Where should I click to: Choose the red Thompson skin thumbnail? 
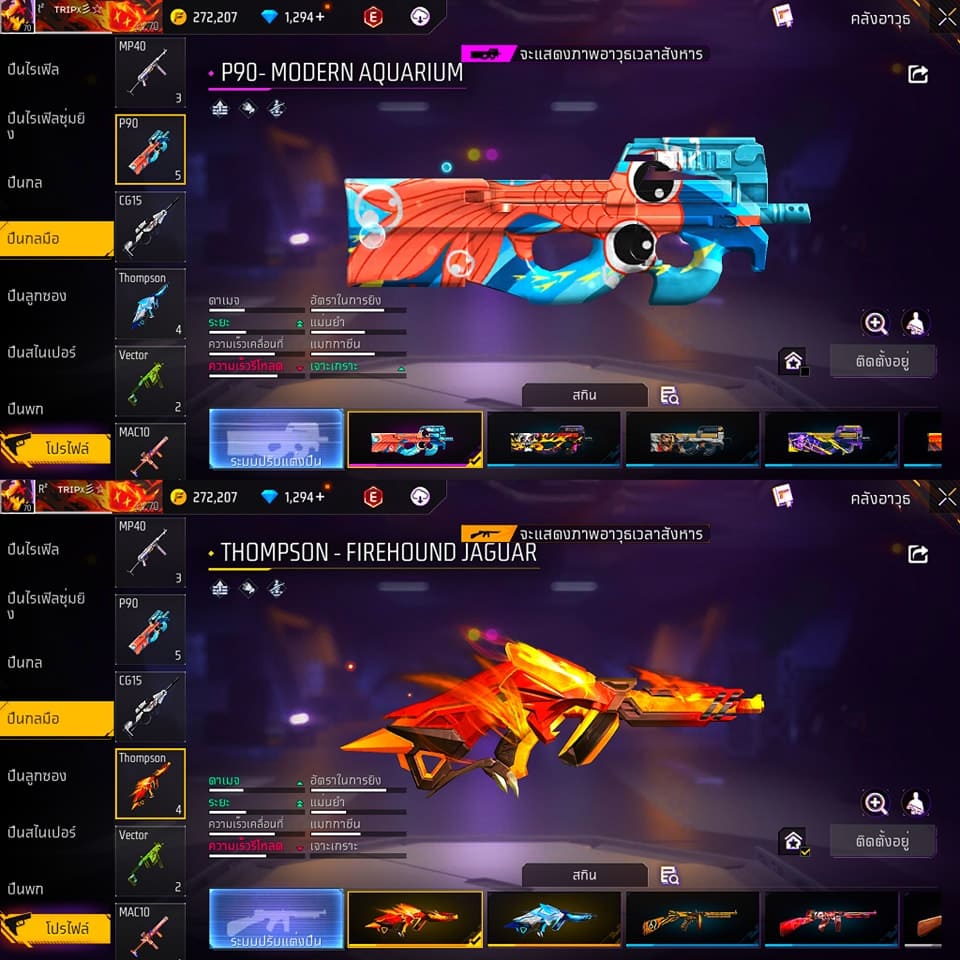[831, 919]
